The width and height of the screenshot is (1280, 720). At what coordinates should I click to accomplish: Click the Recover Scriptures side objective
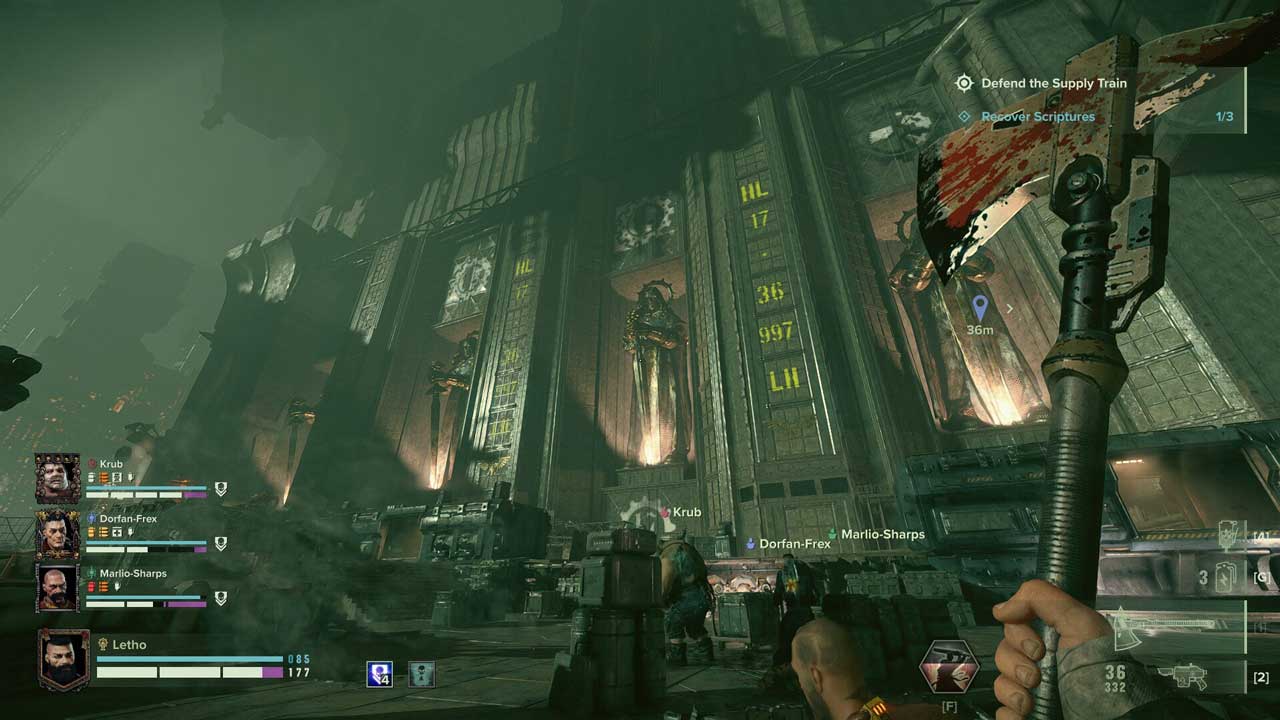[x=1037, y=116]
